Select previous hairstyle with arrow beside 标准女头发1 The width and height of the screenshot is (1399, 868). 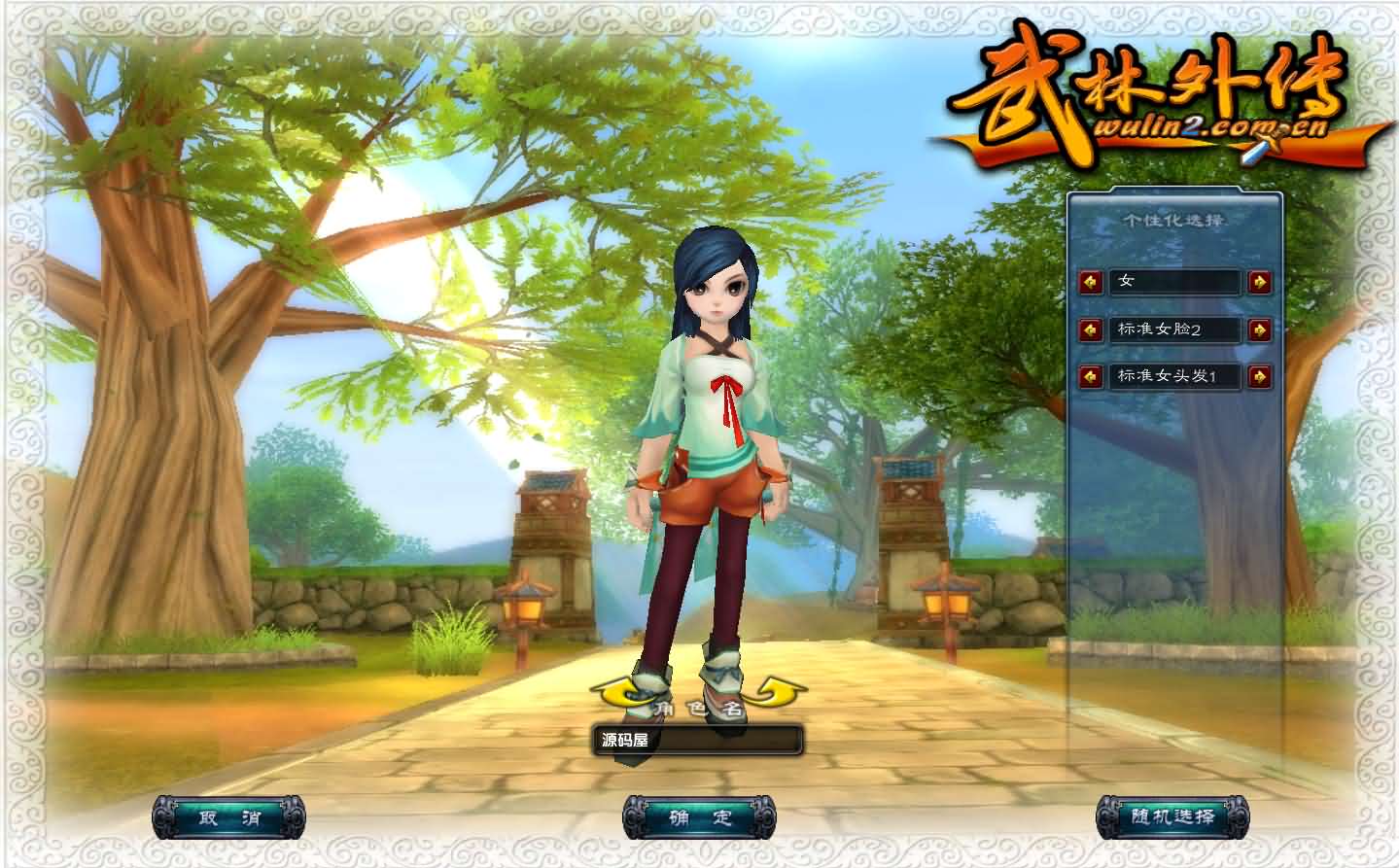point(1091,377)
